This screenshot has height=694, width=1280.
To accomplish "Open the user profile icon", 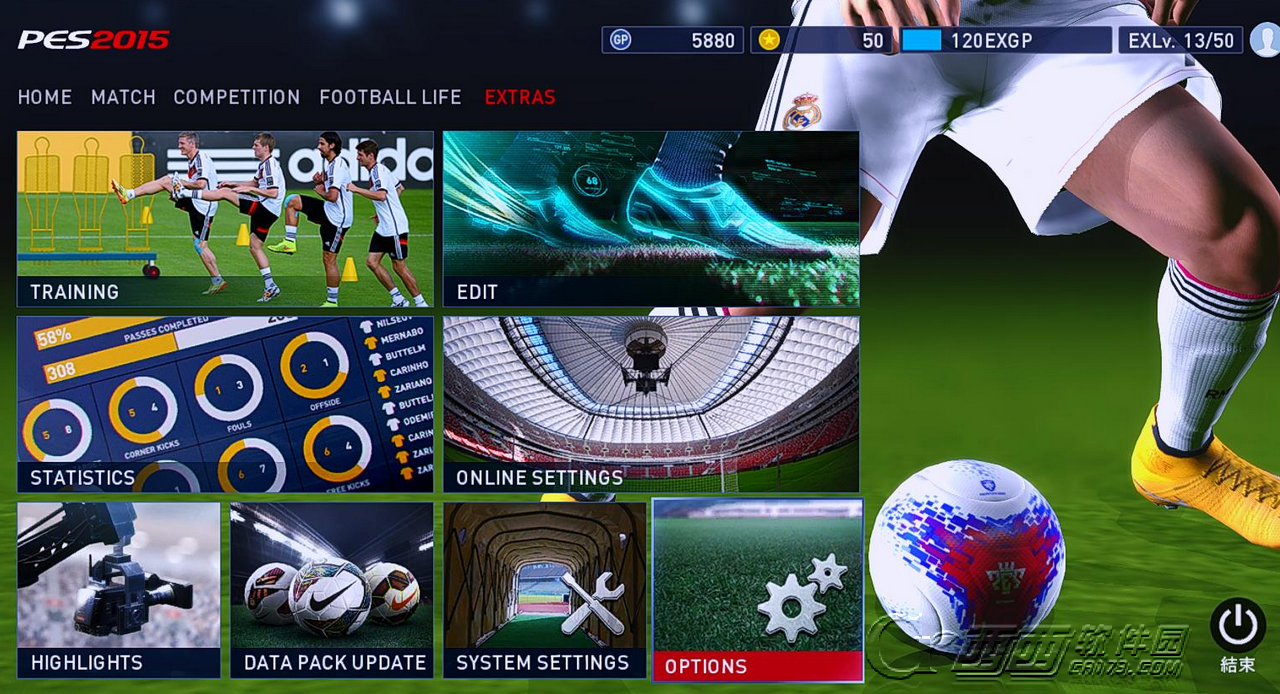I will pyautogui.click(x=1264, y=41).
